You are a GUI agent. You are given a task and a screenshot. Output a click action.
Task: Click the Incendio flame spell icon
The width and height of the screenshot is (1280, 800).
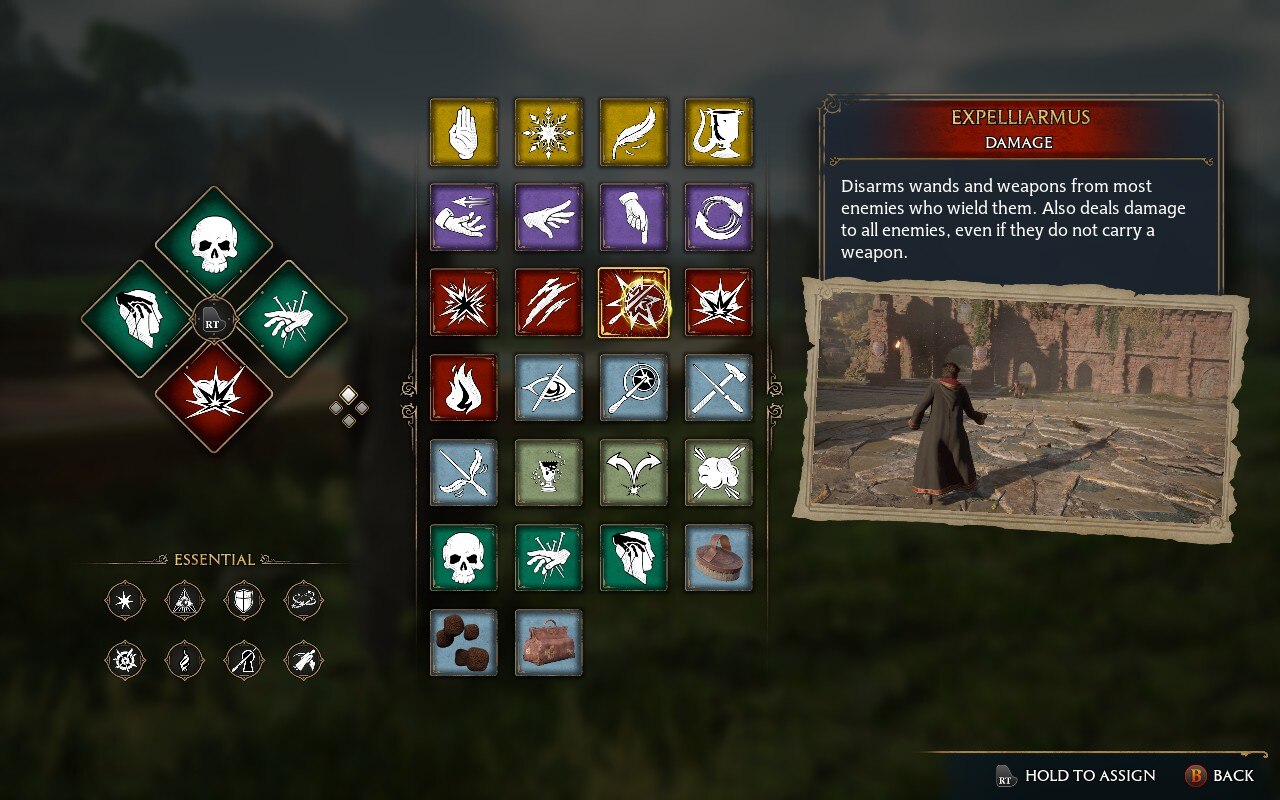pos(463,389)
